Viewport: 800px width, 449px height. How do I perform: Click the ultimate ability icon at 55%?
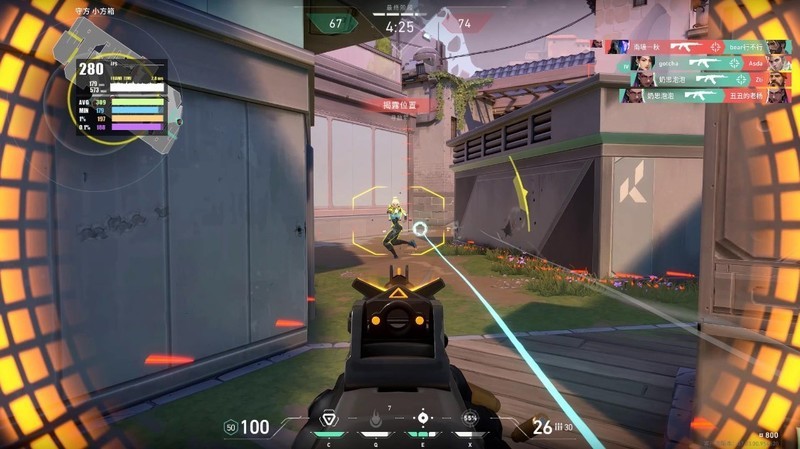(470, 418)
